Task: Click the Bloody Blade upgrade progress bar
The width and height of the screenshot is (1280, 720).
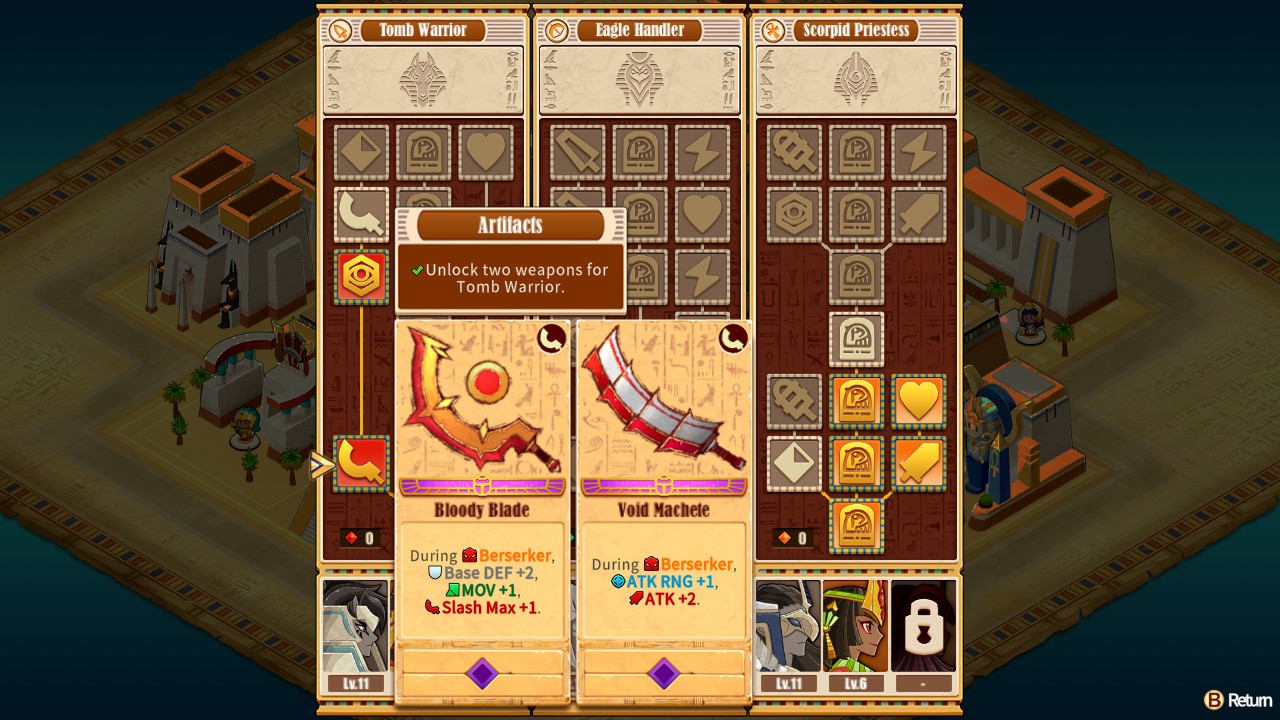Action: (x=483, y=487)
